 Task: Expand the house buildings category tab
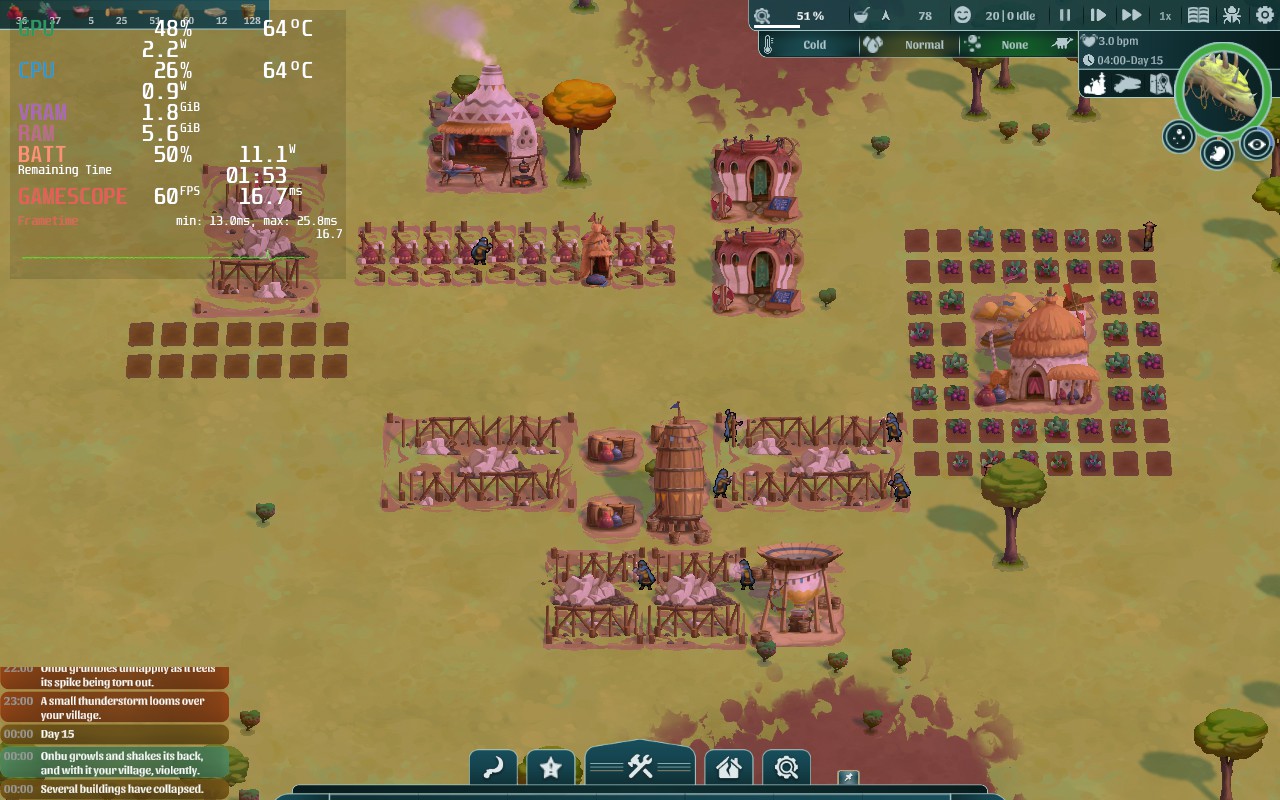point(728,767)
